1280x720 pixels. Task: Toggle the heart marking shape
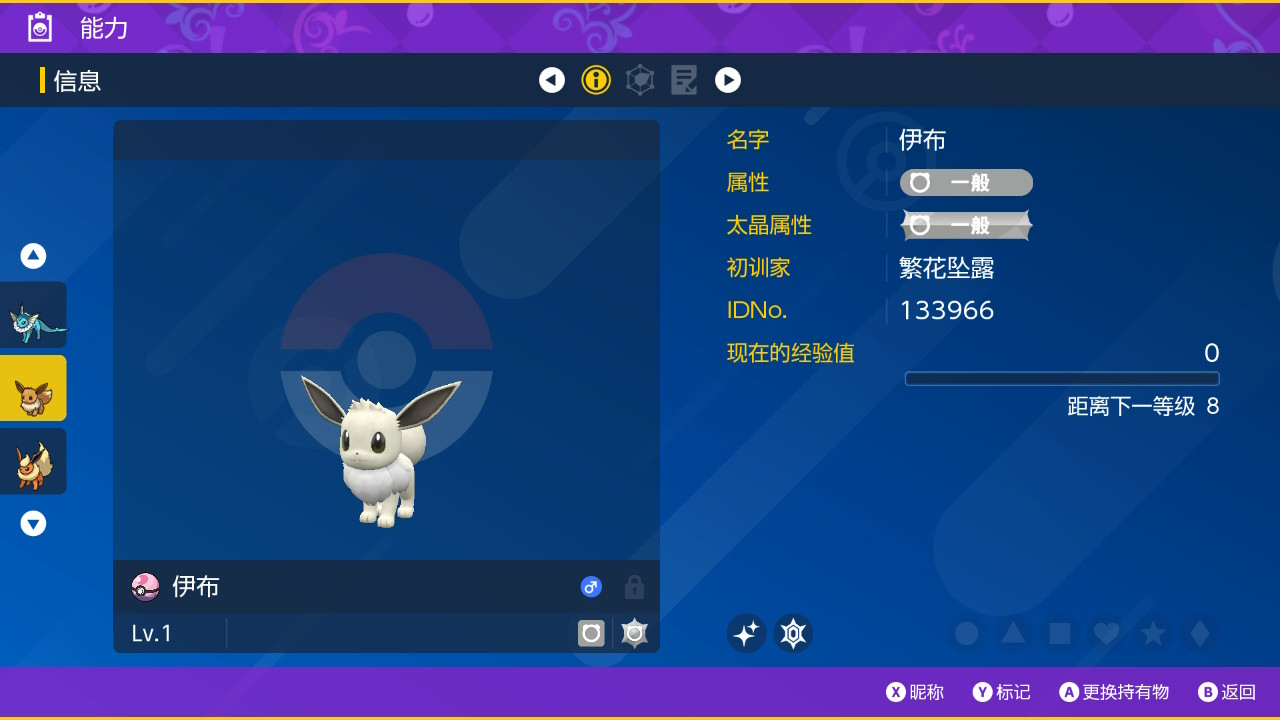pos(1107,633)
